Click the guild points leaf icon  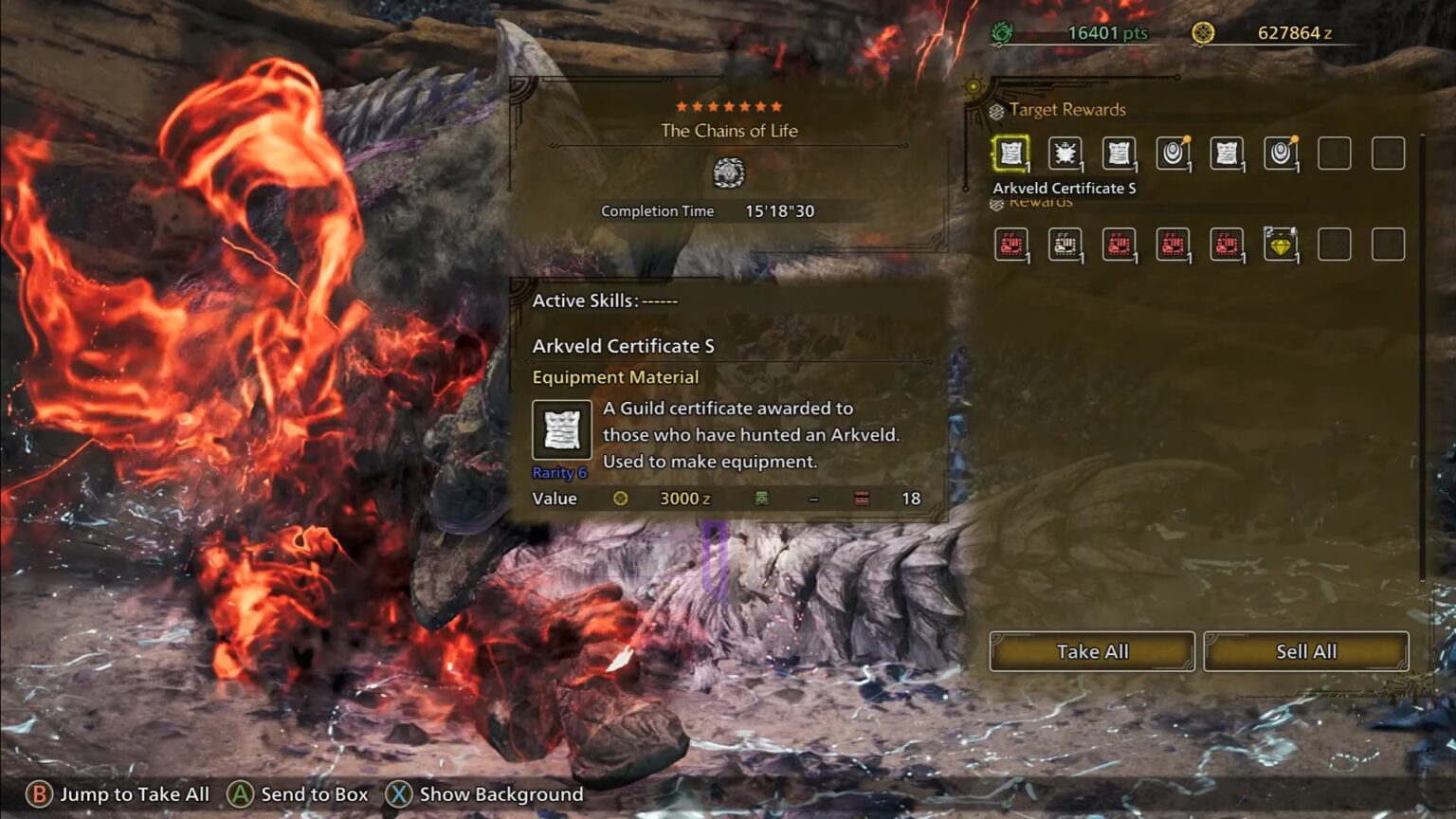(x=1000, y=31)
